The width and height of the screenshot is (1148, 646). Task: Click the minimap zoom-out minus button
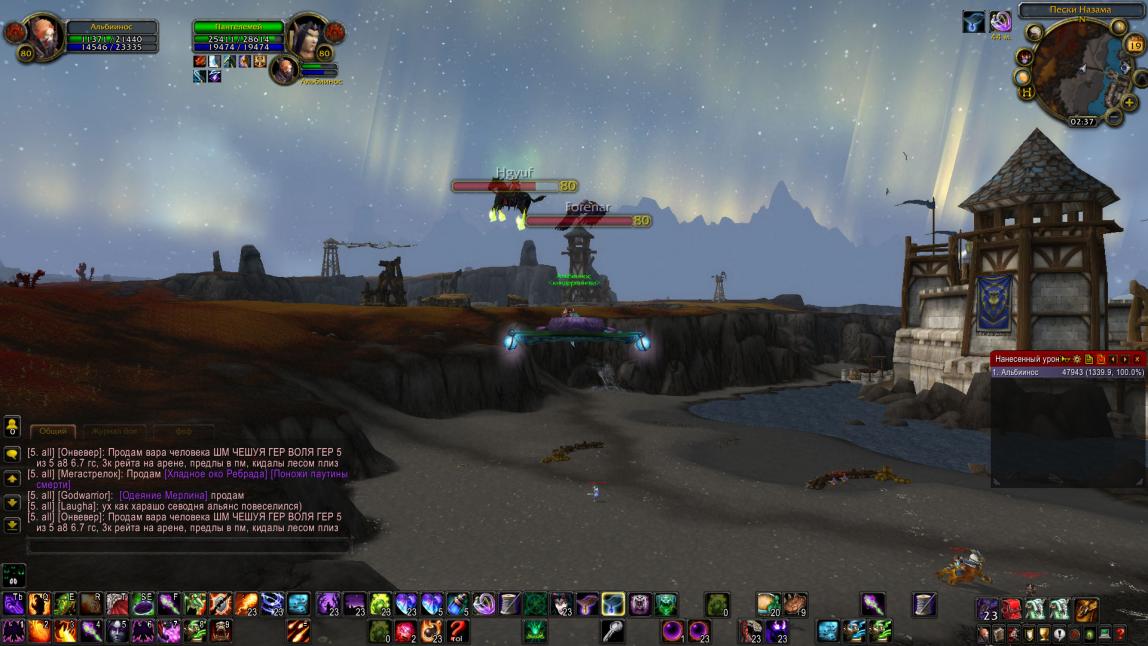1114,118
